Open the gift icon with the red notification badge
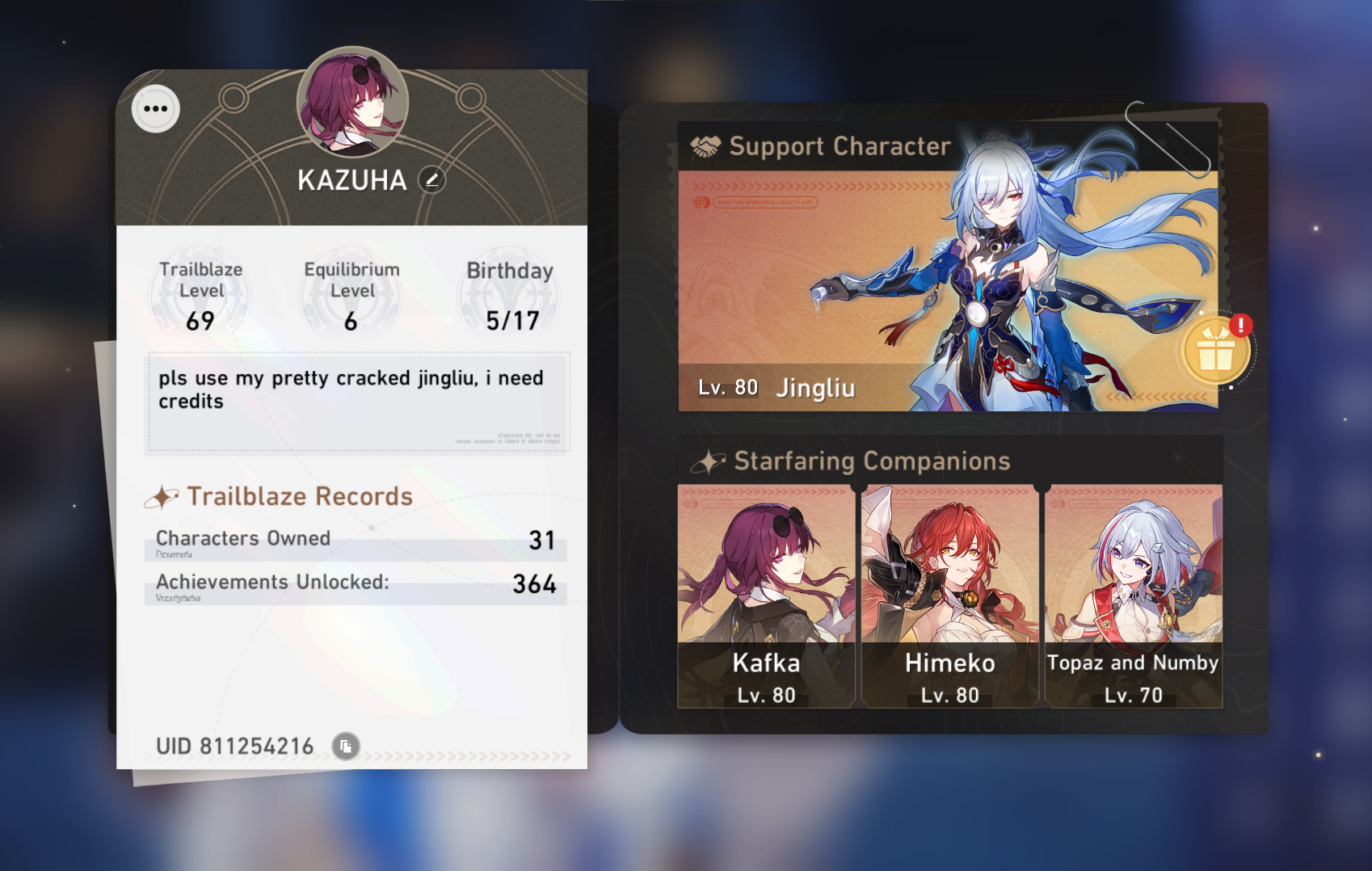 tap(1216, 349)
